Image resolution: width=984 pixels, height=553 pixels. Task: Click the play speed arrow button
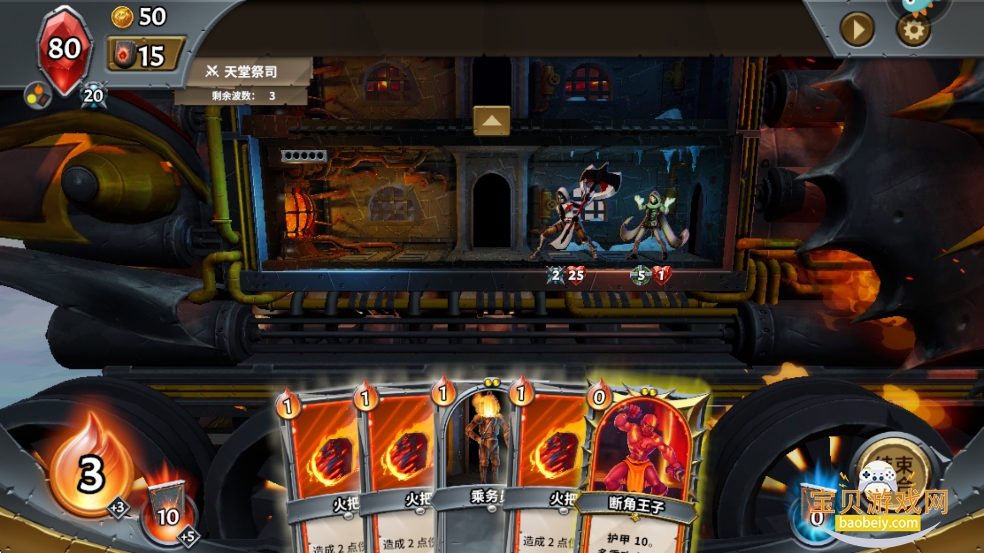[x=857, y=30]
